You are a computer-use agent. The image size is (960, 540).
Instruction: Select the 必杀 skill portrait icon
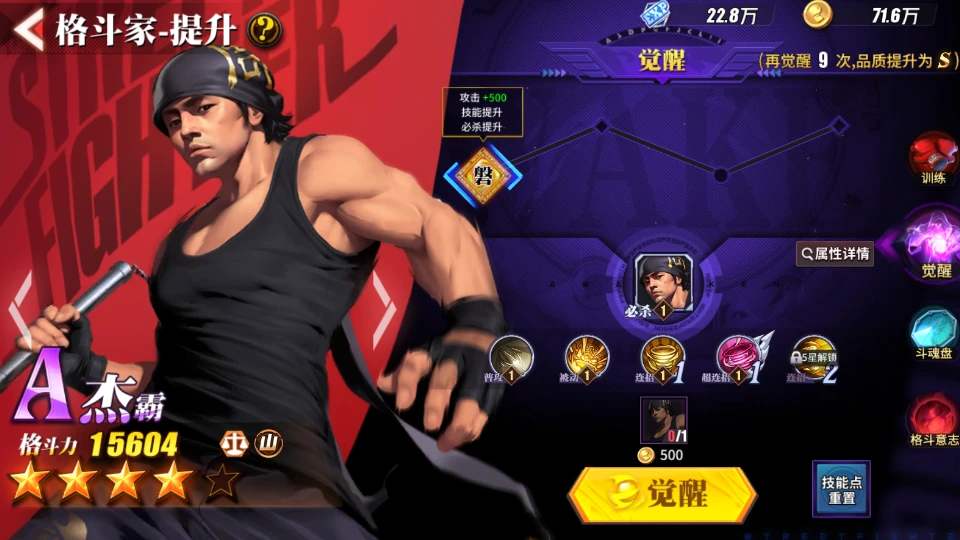tap(663, 283)
